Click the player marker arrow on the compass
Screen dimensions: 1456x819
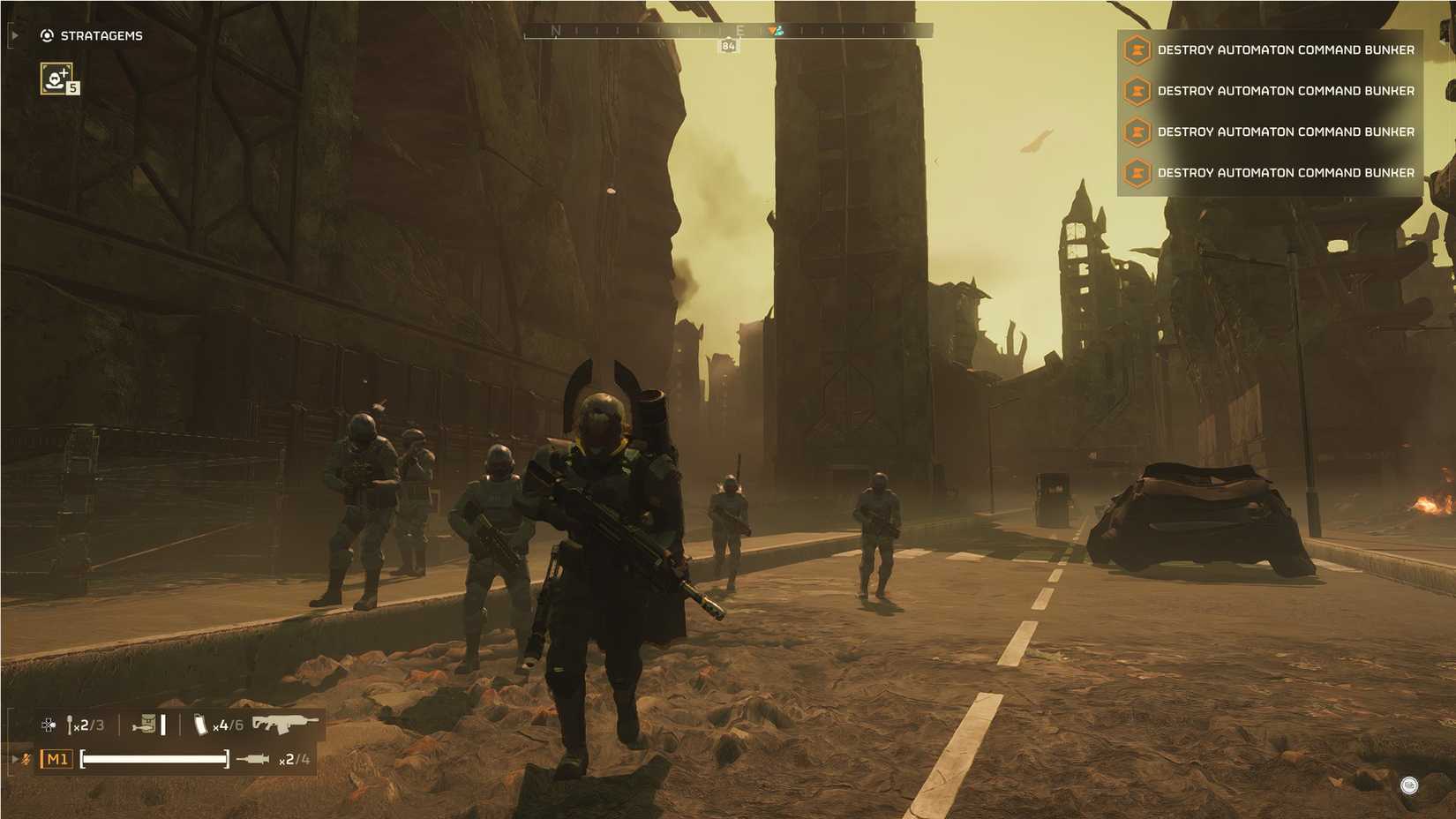click(x=774, y=28)
